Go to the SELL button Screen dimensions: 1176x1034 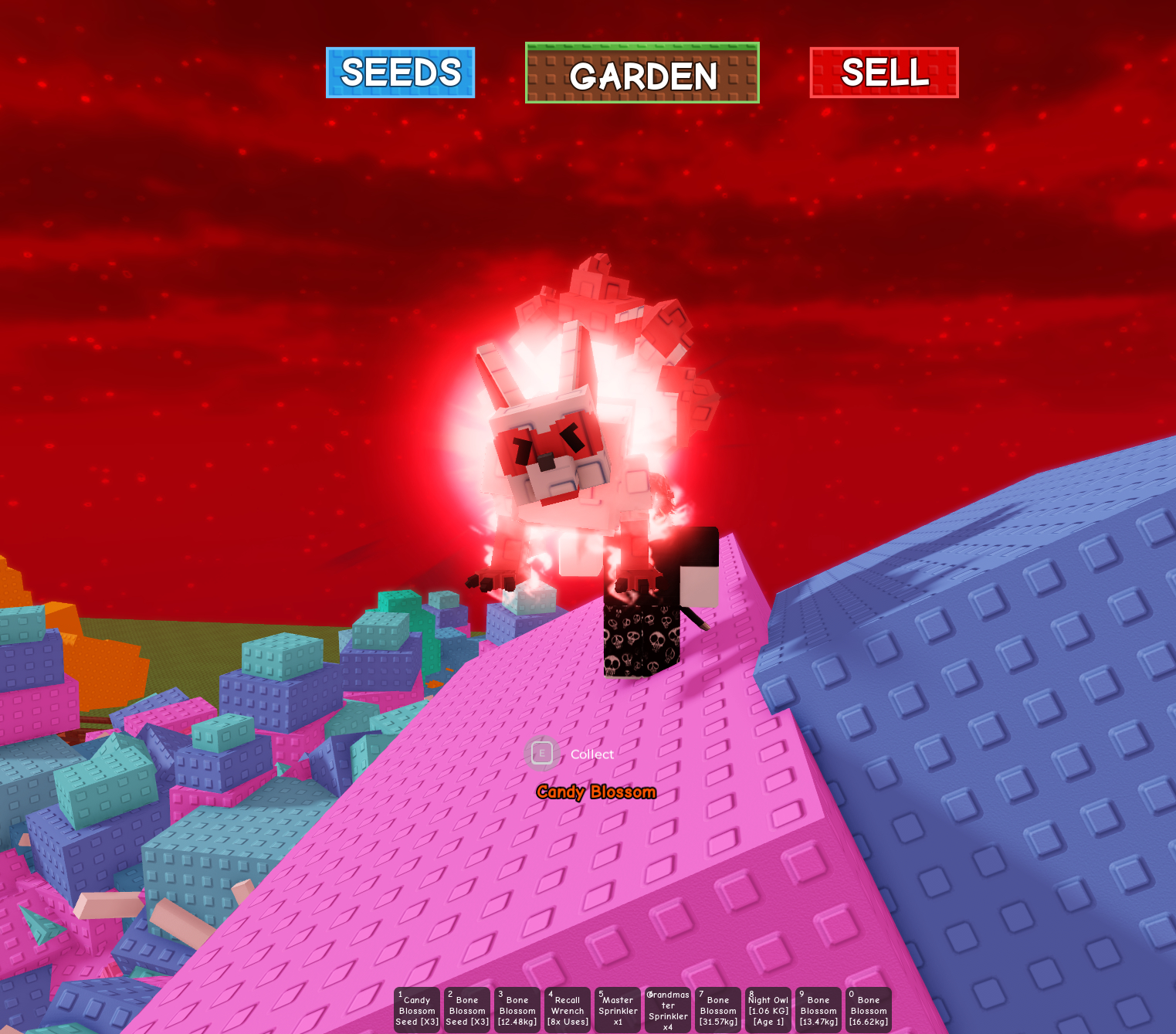pyautogui.click(x=884, y=73)
